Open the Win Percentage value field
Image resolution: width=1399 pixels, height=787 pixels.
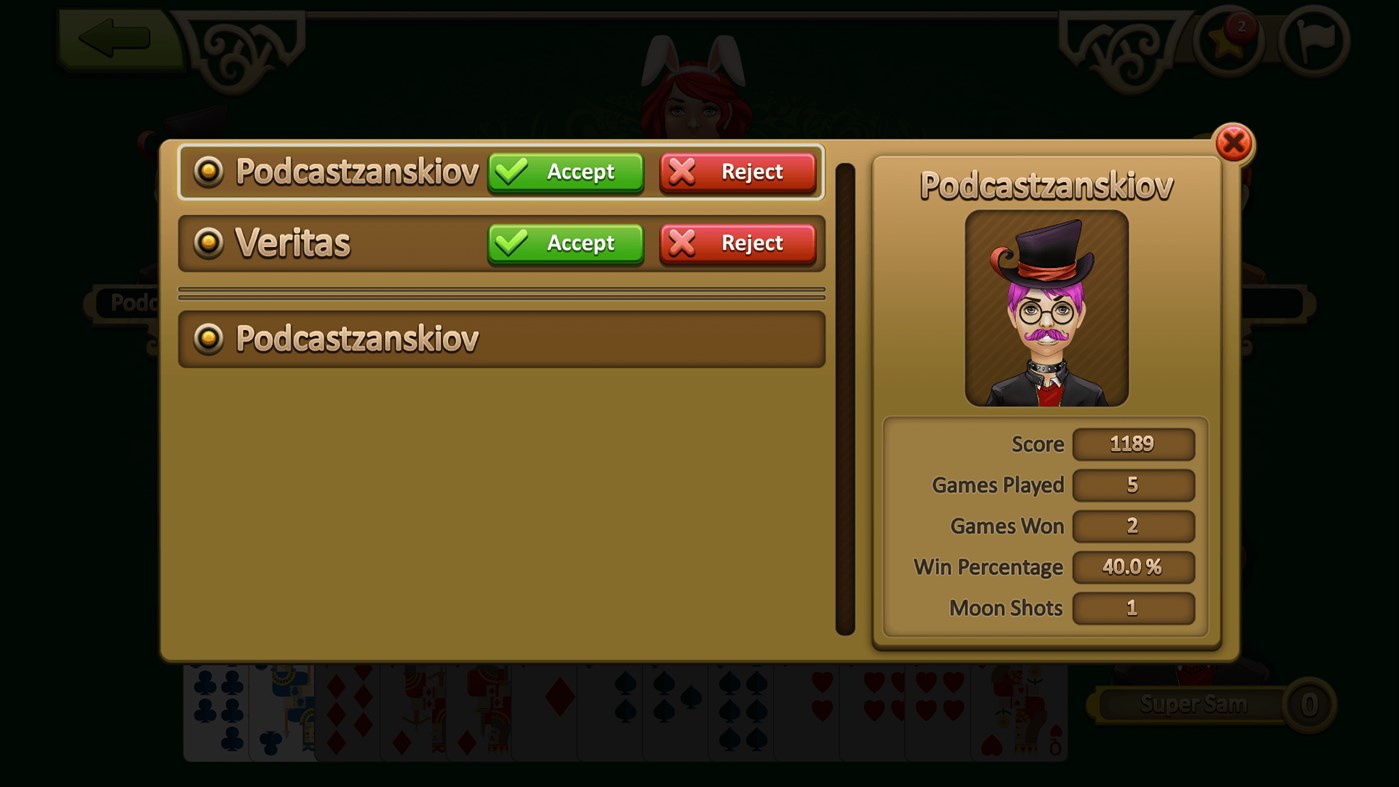click(1133, 567)
